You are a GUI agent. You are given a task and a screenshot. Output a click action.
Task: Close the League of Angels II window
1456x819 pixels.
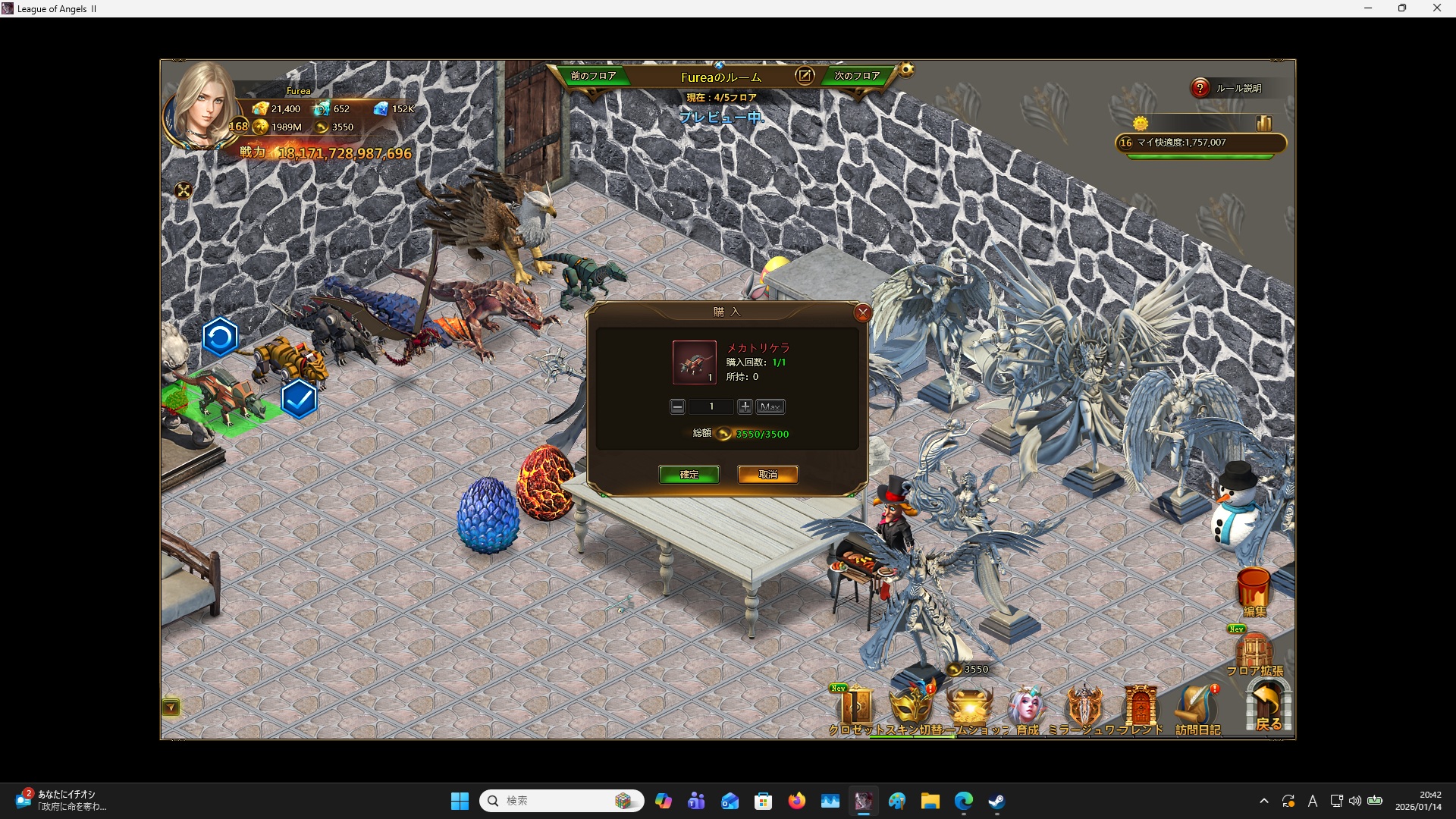[1436, 8]
